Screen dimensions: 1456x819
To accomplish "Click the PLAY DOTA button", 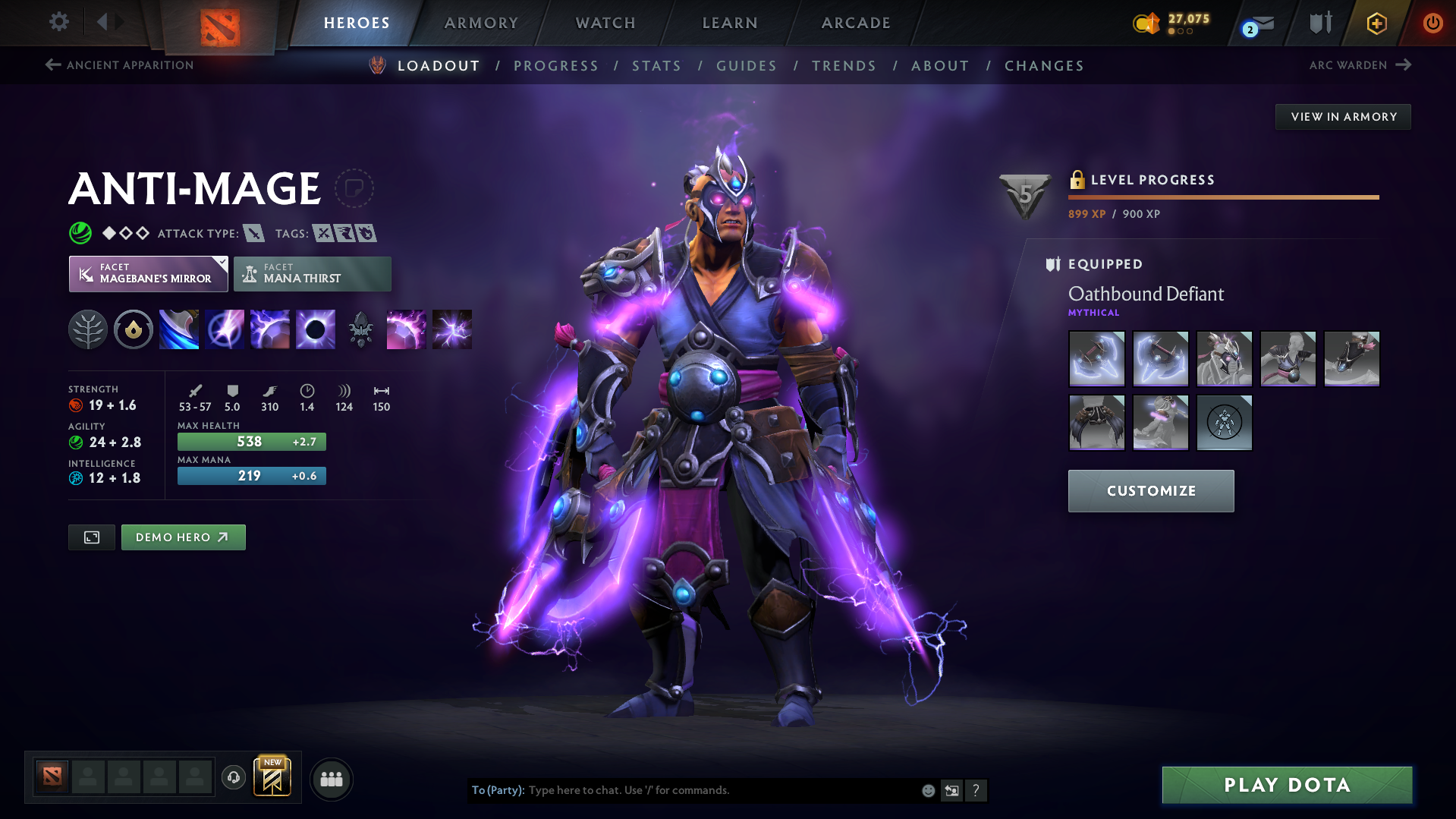I will tap(1286, 784).
